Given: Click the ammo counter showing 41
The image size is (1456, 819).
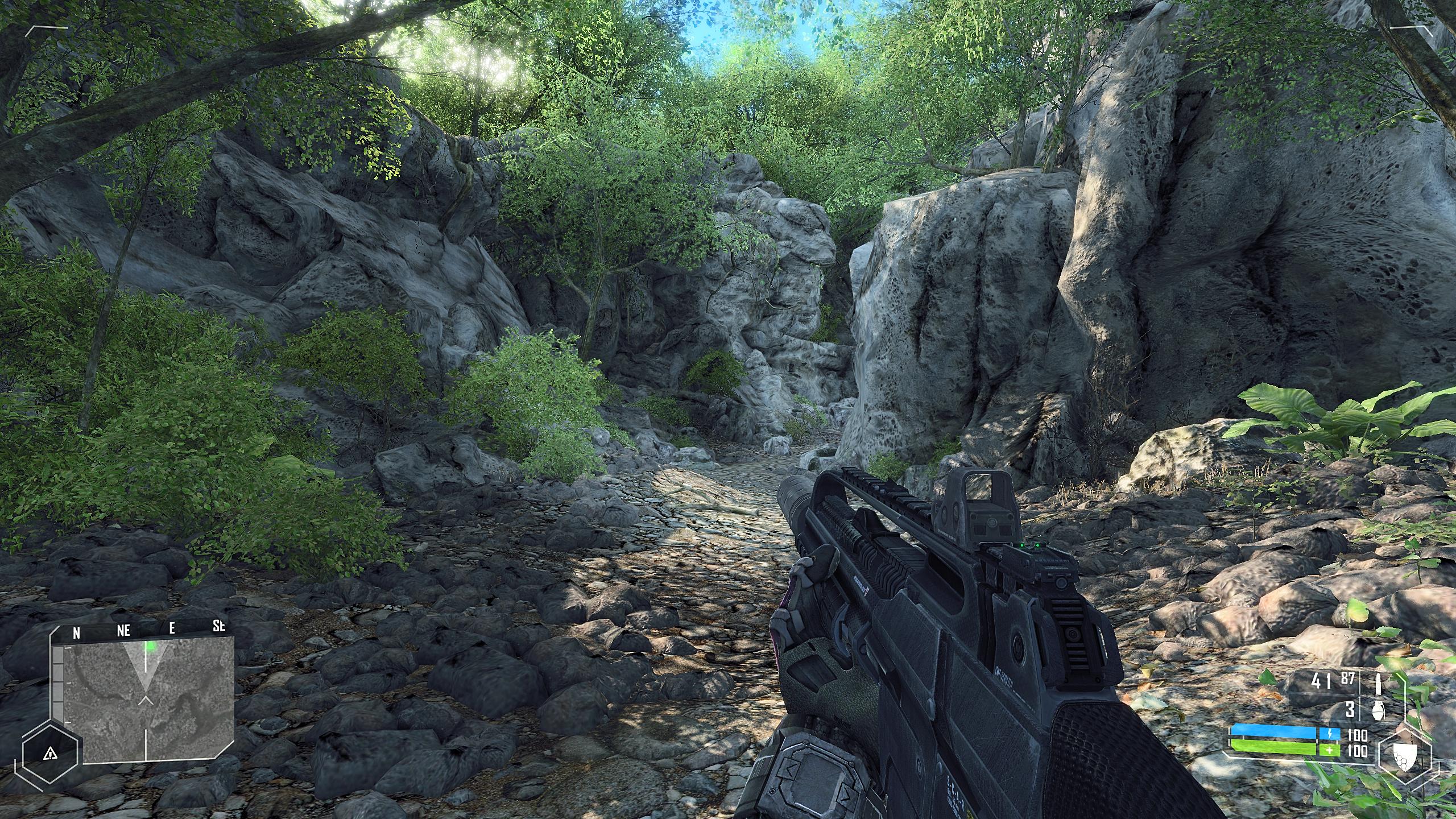Looking at the screenshot, I should [x=1320, y=681].
